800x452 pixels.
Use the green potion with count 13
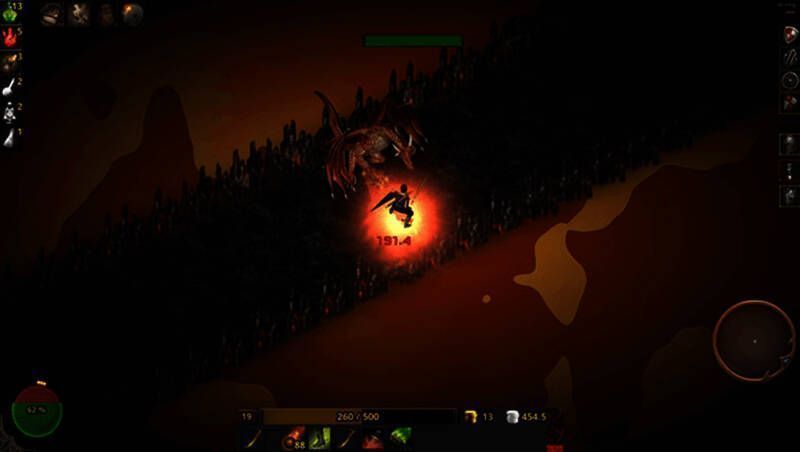pos(9,13)
